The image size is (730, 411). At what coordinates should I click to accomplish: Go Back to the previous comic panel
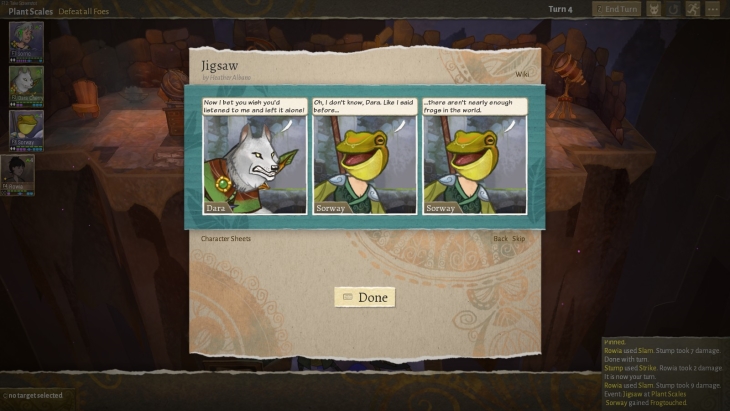[x=501, y=239]
